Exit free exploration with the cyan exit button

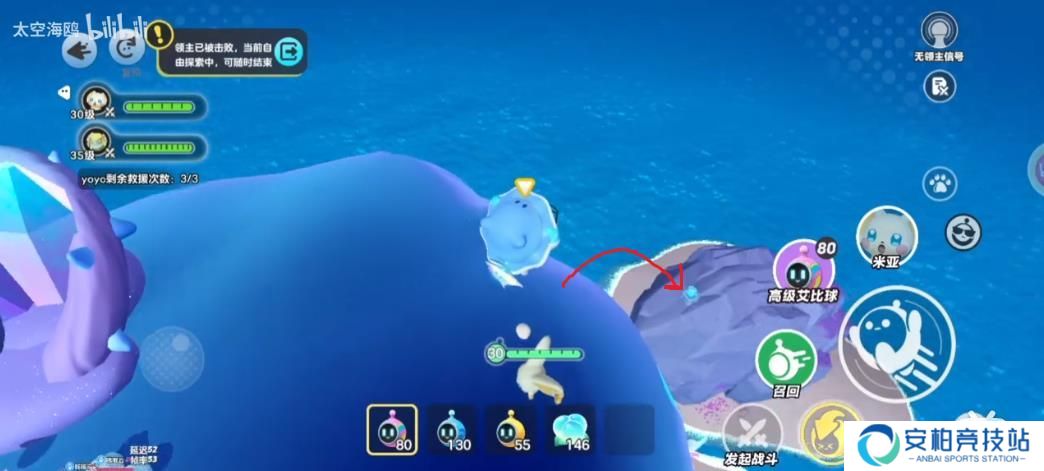[289, 50]
